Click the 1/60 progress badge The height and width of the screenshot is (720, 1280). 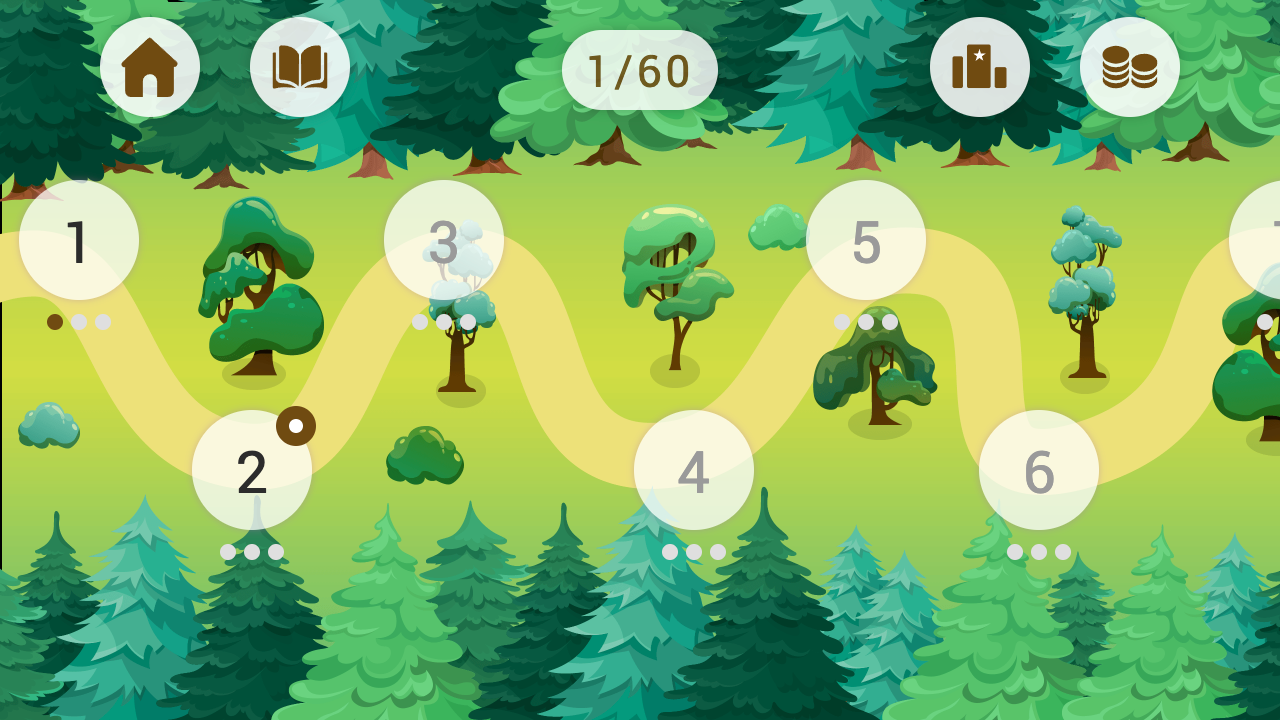(x=640, y=68)
